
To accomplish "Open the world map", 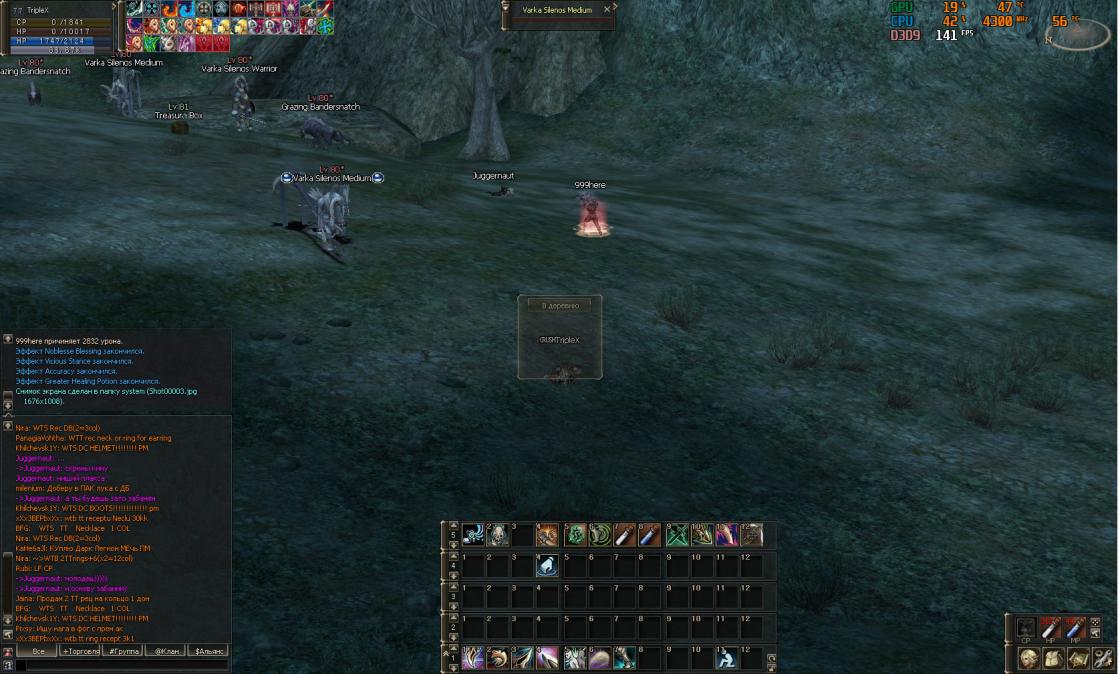I will pos(1078,658).
